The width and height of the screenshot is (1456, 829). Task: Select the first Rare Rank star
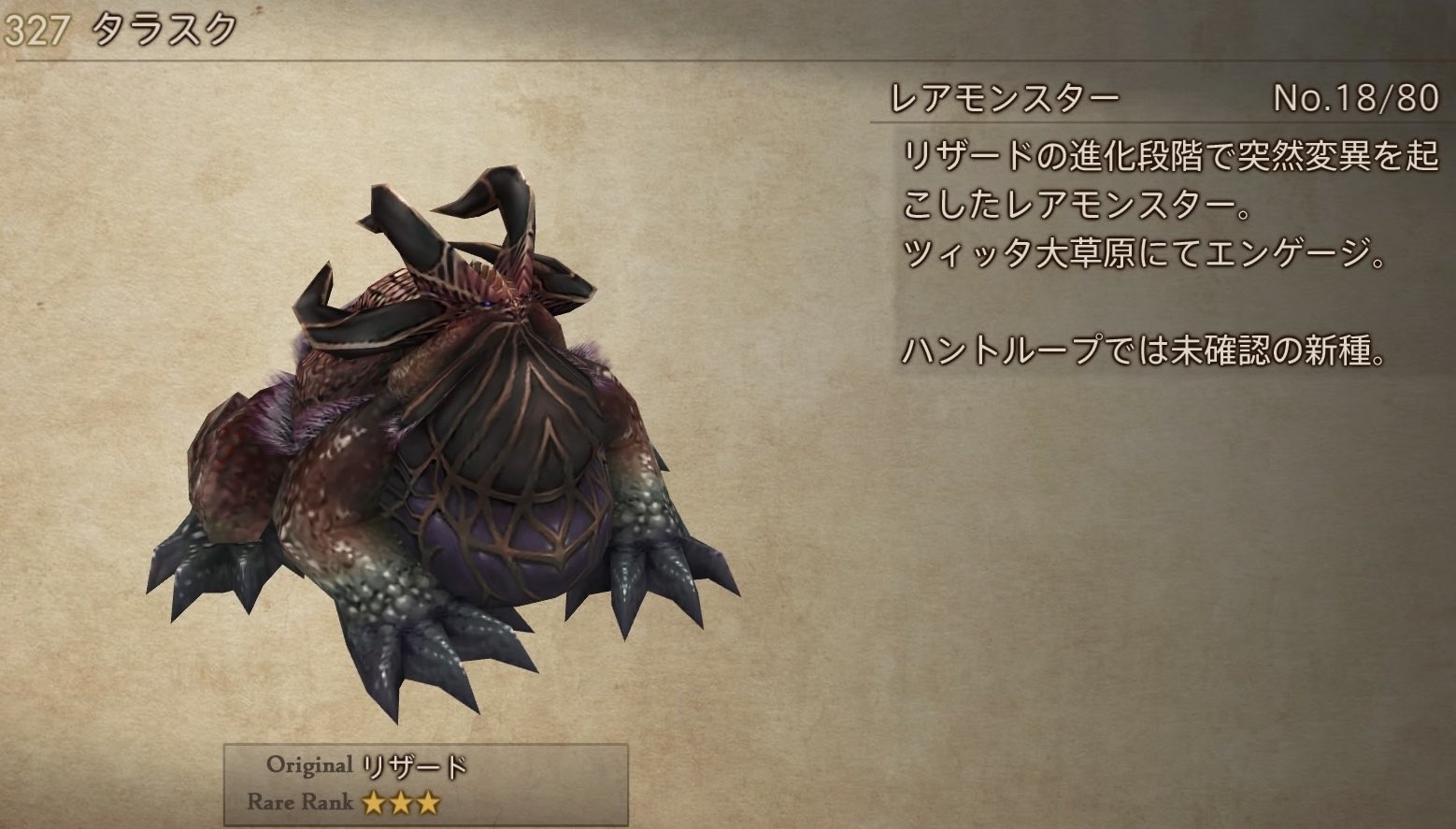tap(374, 803)
